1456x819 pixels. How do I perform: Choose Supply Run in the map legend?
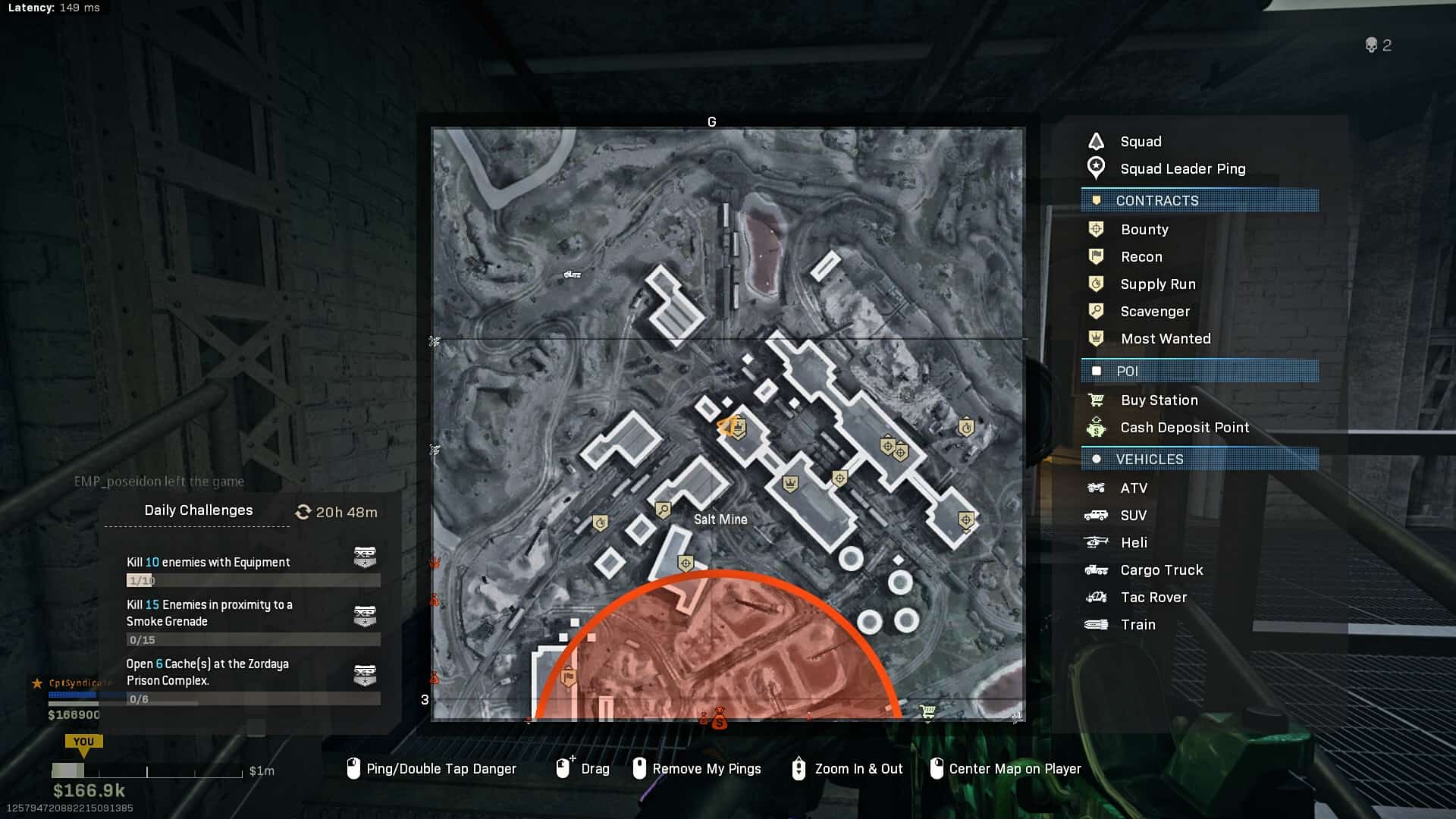(x=1157, y=284)
